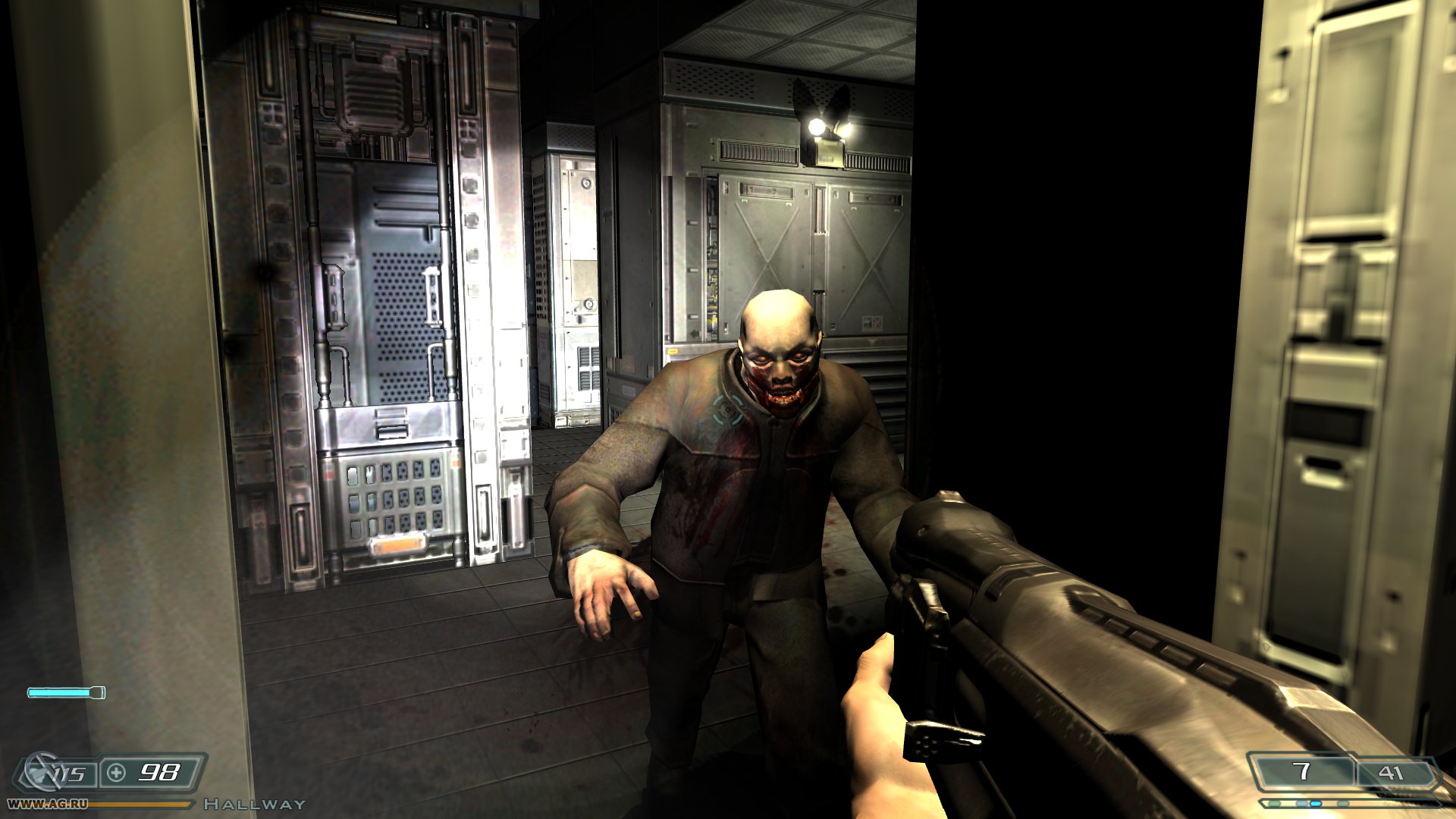Viewport: 1456px width, 819px height.
Task: Click the ammo clip counter showing 7
Action: click(x=1303, y=770)
